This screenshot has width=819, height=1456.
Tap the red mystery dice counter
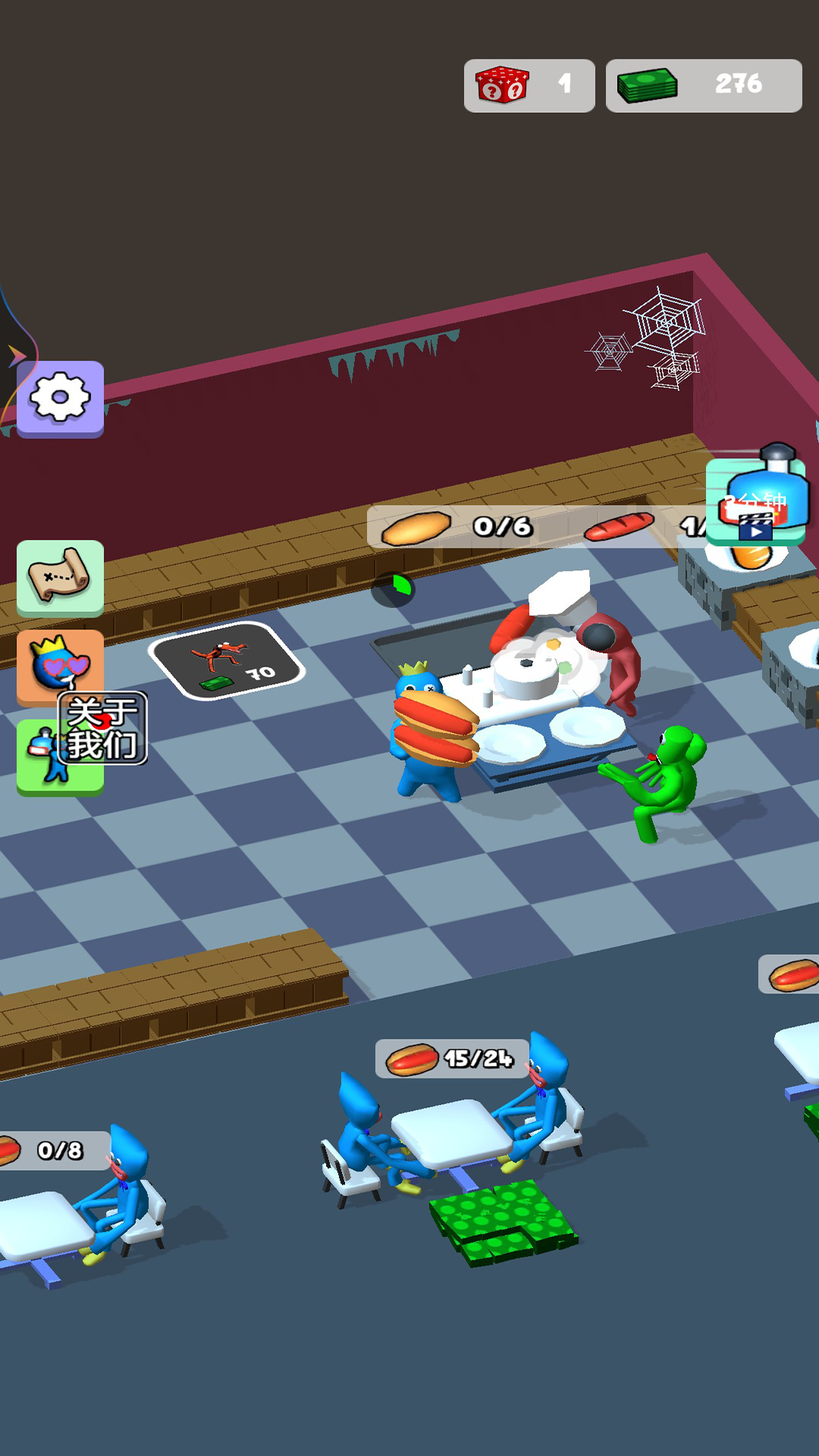[529, 85]
